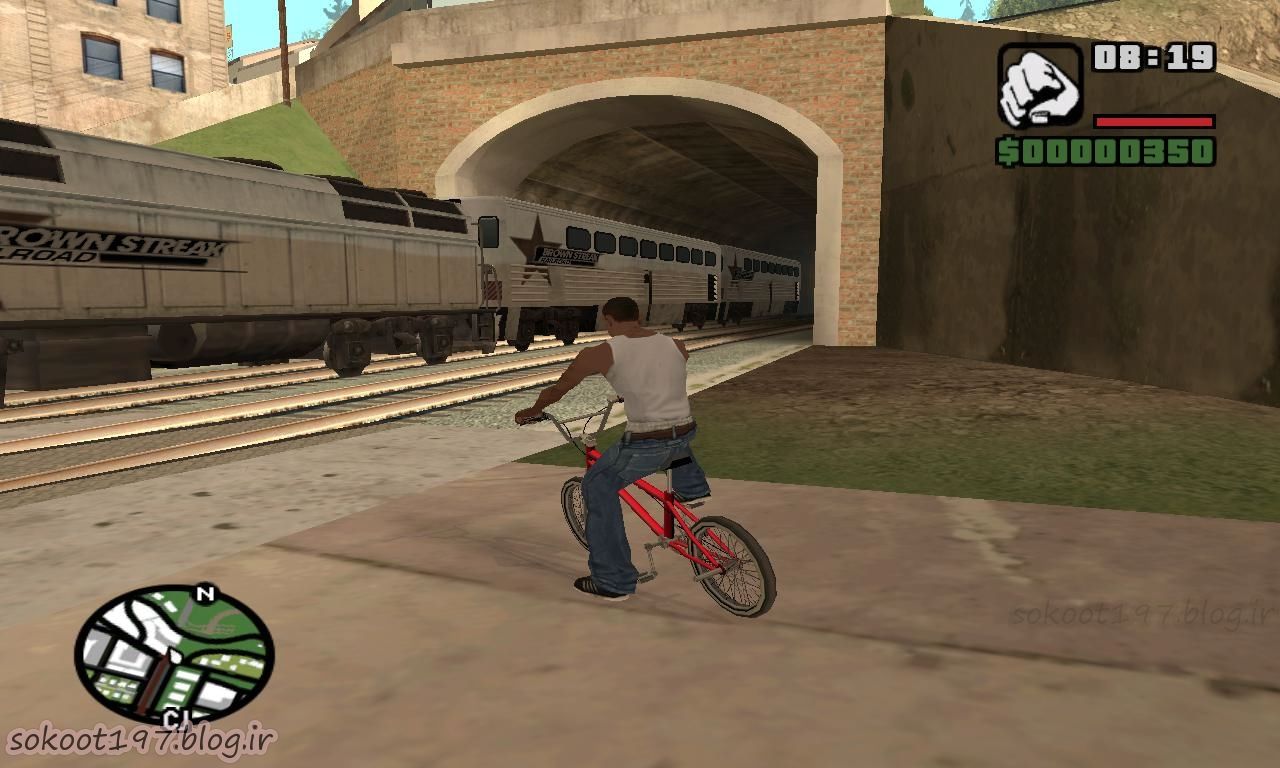Click the fist weapon icon
The width and height of the screenshot is (1280, 768).
click(1040, 85)
